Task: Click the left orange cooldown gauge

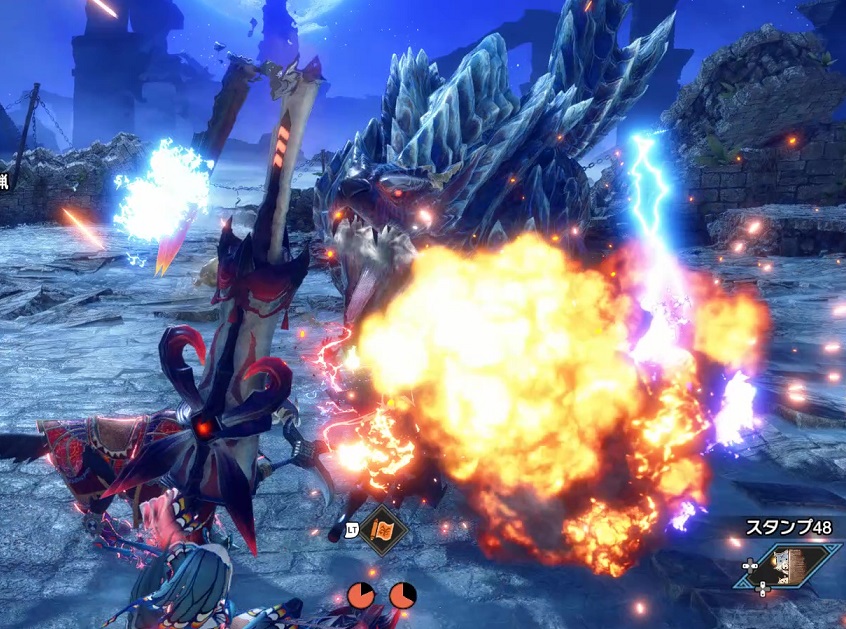Action: (x=361, y=595)
